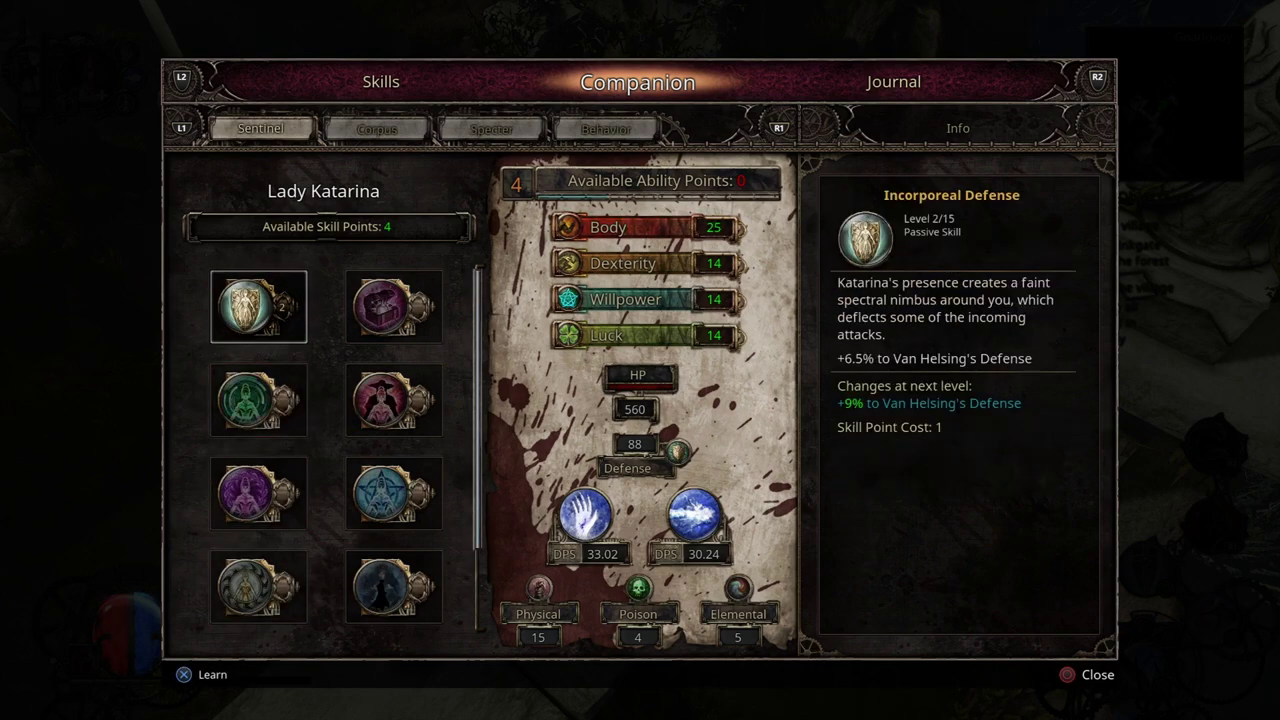This screenshot has width=1280, height=720.
Task: Close the companion window
Action: coord(1087,675)
